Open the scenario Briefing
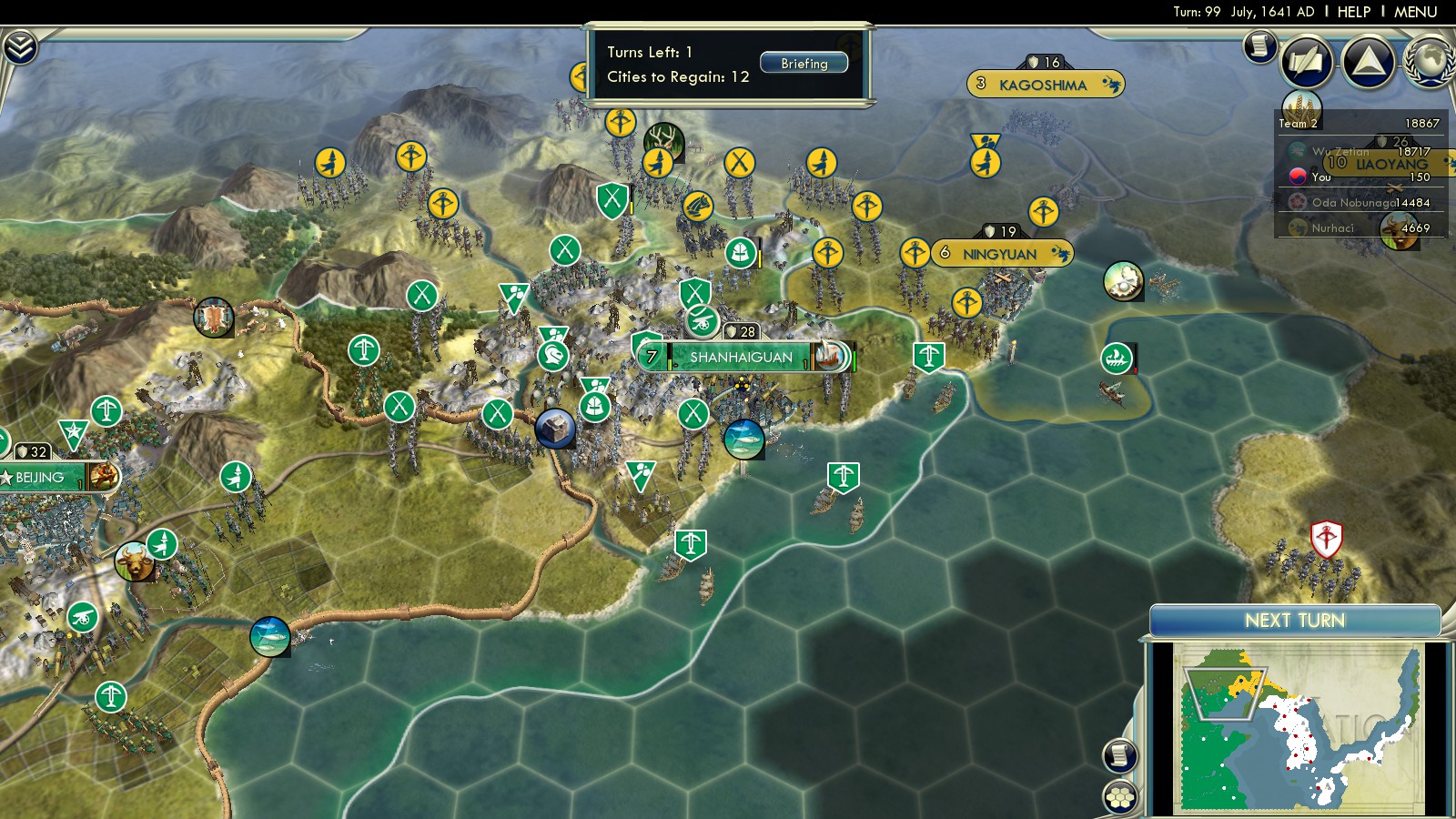 pyautogui.click(x=804, y=64)
